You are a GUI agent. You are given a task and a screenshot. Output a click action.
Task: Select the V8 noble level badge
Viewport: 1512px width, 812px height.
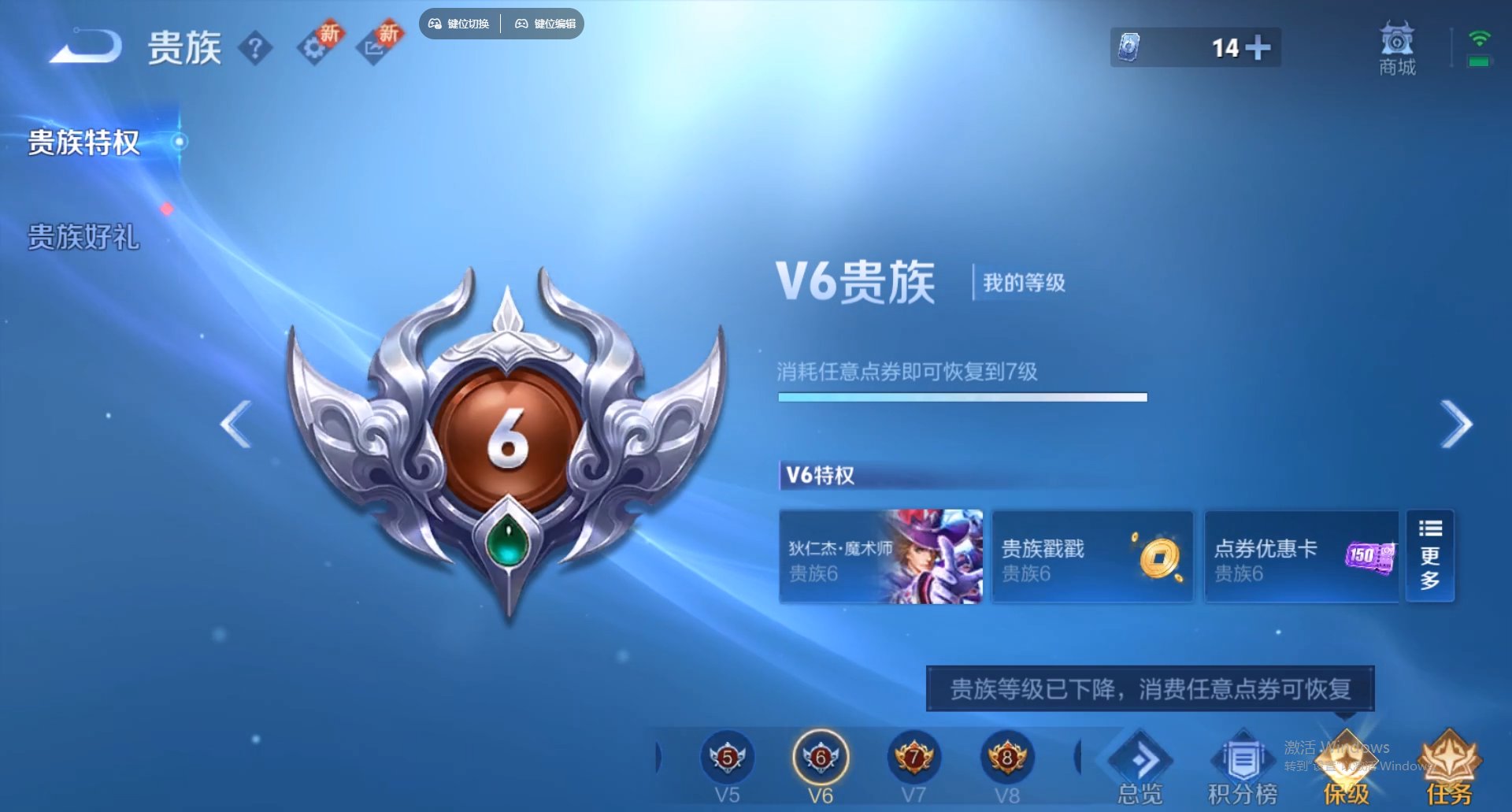pyautogui.click(x=1006, y=758)
